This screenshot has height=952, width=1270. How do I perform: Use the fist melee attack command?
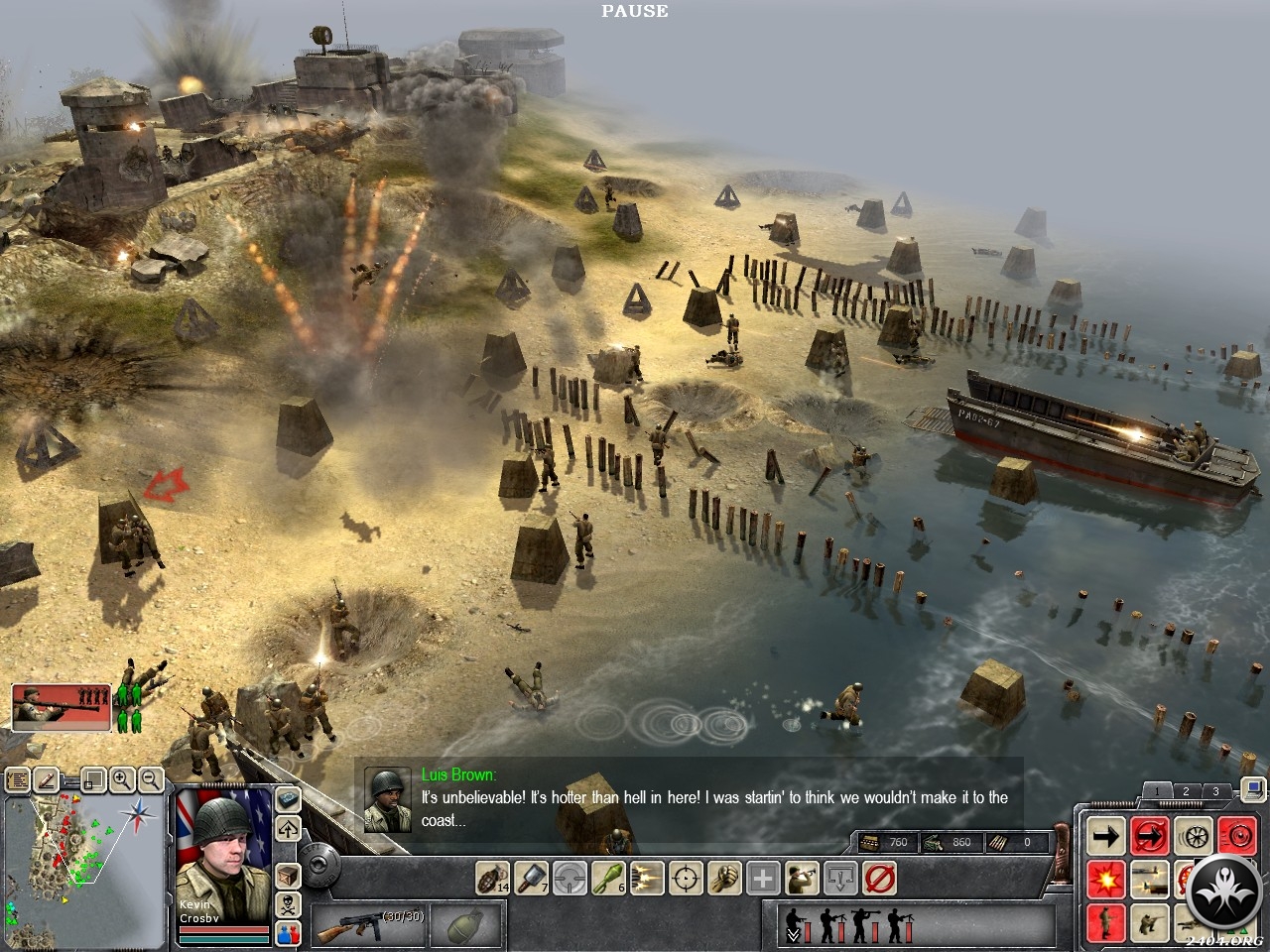[724, 878]
